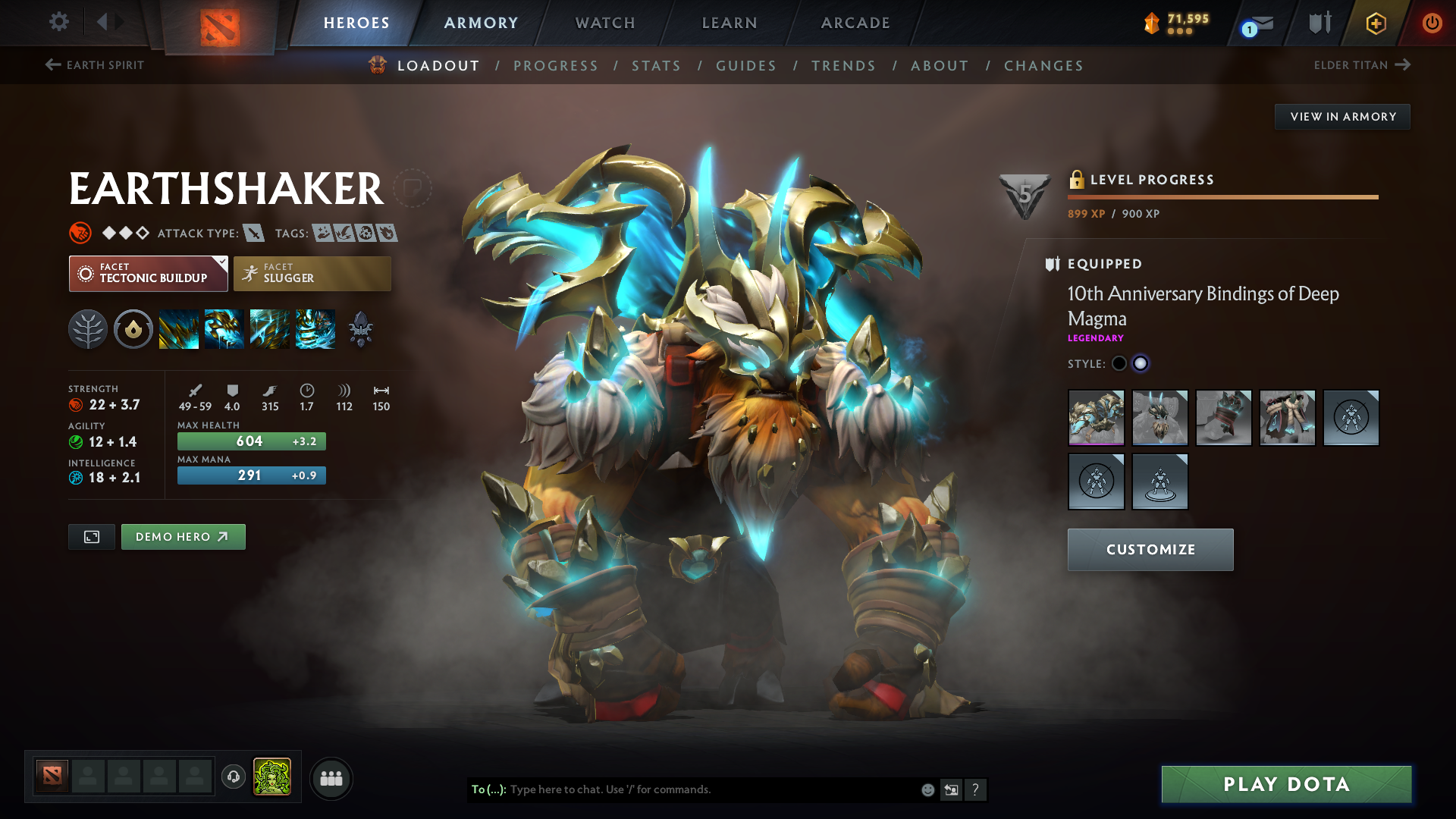Open the Dota Plus hexagon icon

click(1375, 23)
